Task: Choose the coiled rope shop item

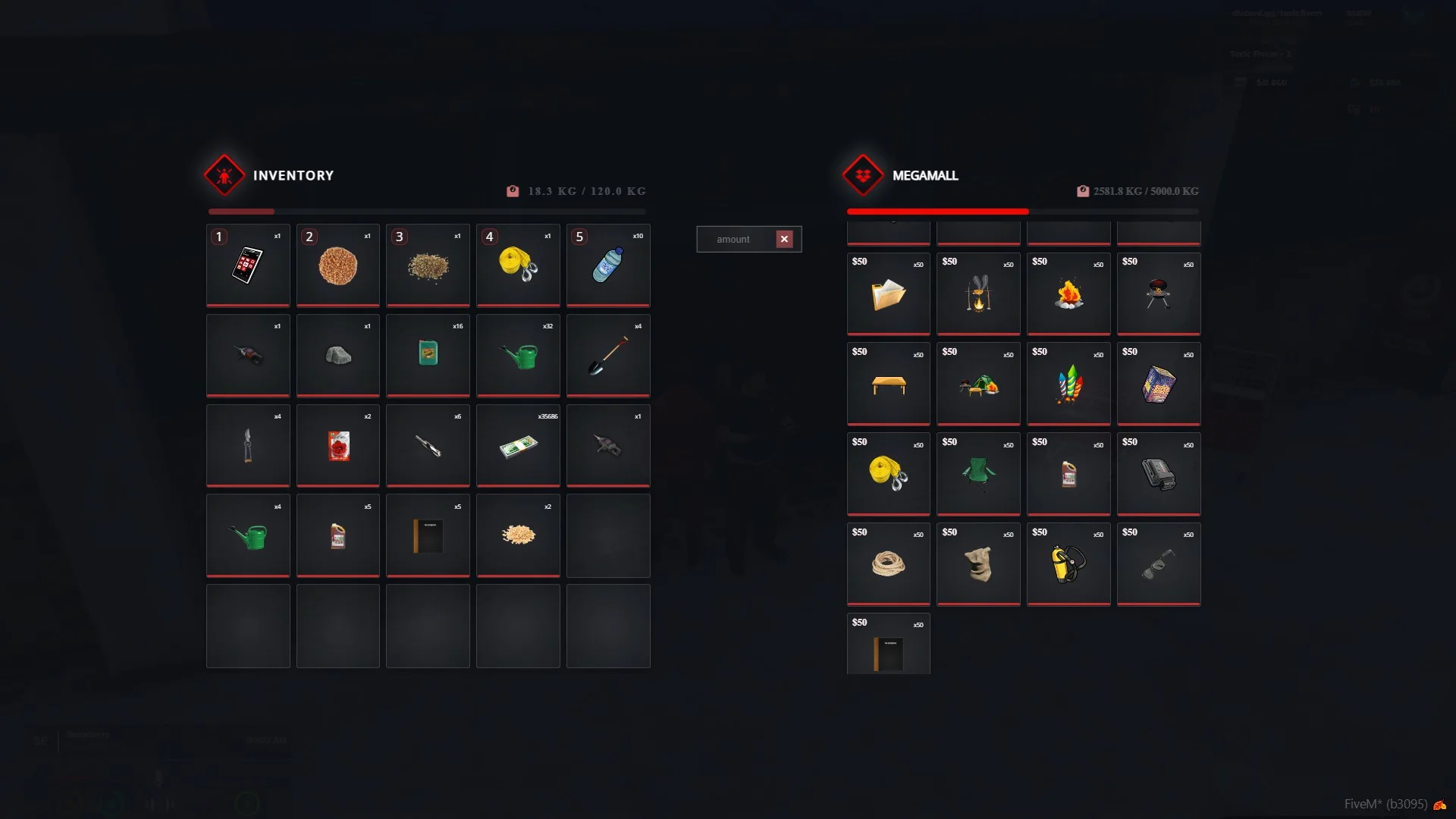Action: click(888, 565)
